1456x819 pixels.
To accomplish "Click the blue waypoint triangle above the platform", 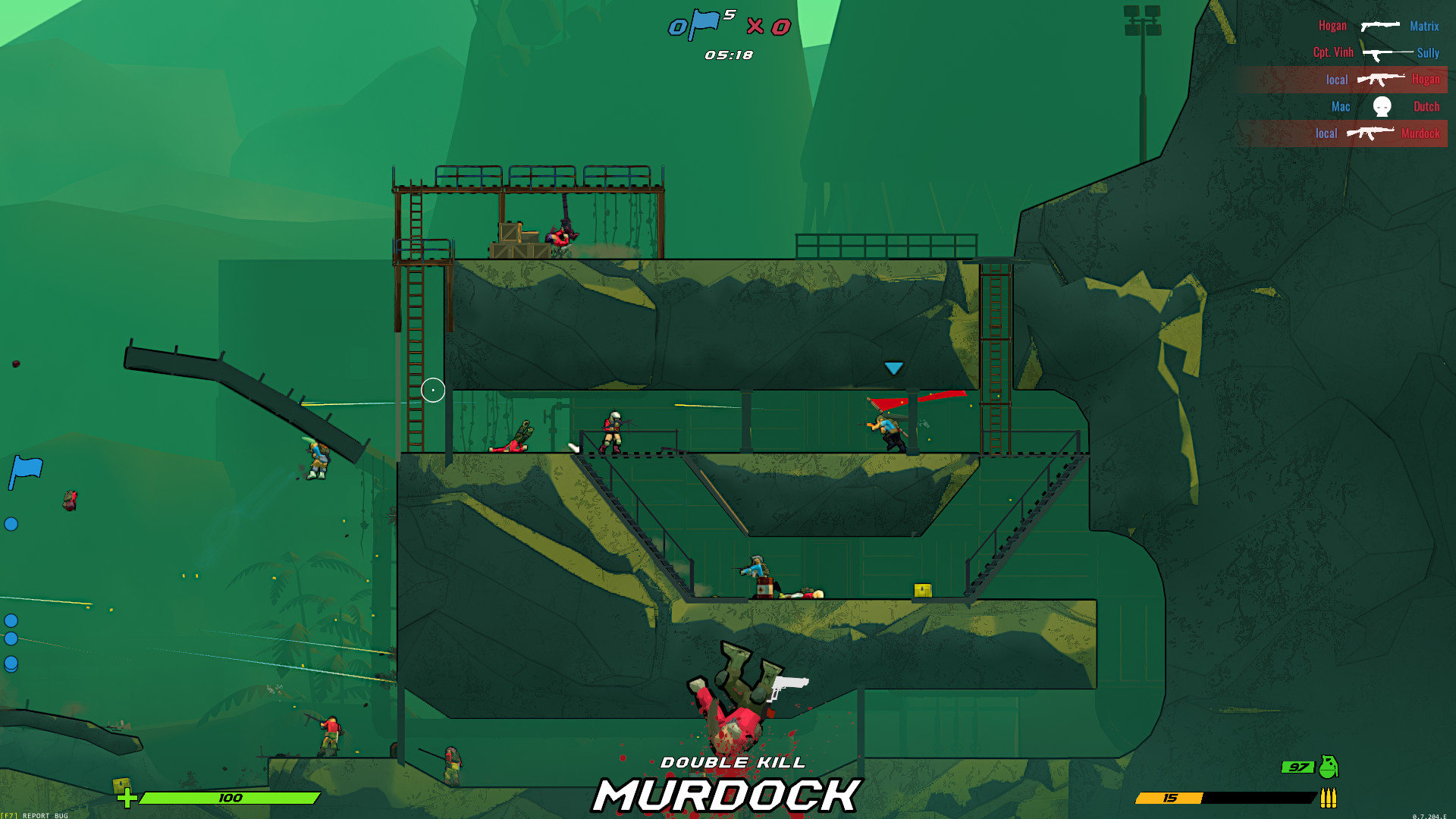I will pyautogui.click(x=893, y=367).
